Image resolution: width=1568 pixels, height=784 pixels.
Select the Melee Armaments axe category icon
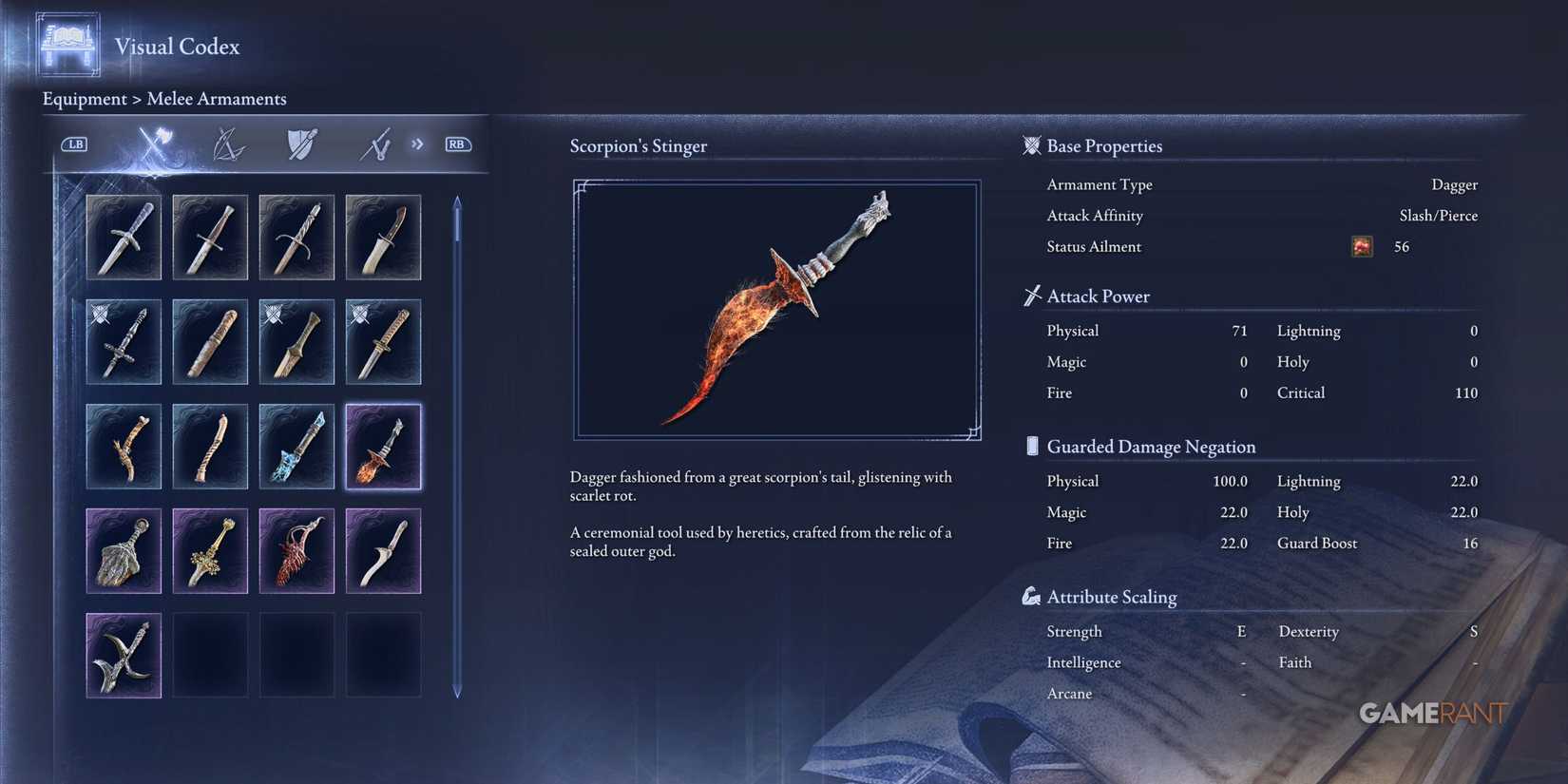158,143
